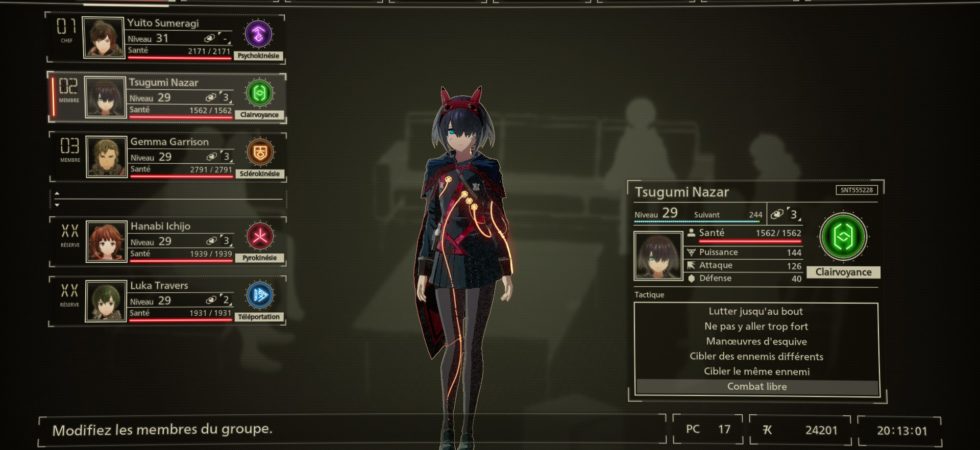Image resolution: width=980 pixels, height=450 pixels.
Task: Choose the Lutter jusqu'au bout tactic
Action: click(x=757, y=311)
